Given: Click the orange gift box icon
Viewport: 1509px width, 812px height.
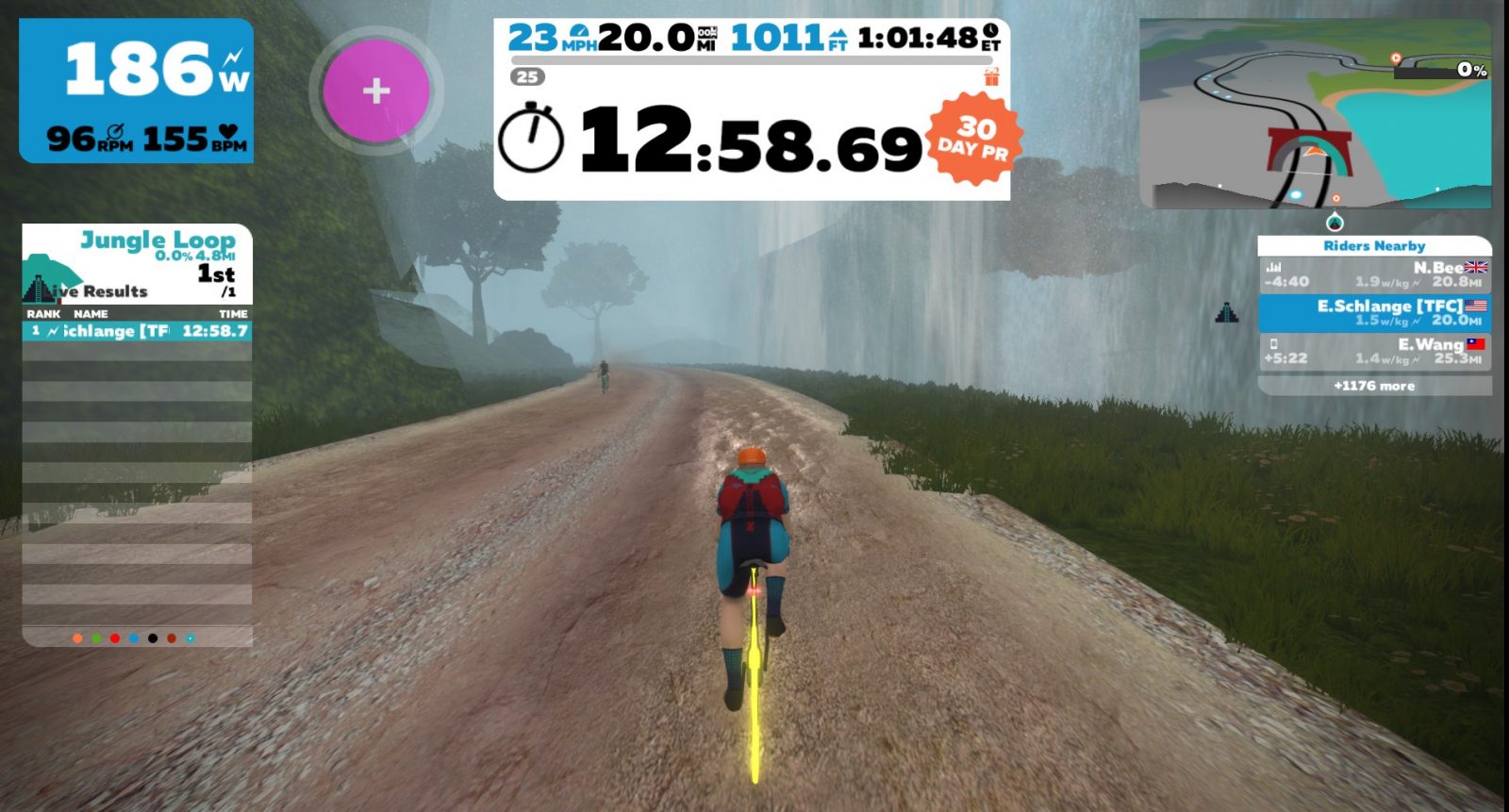Looking at the screenshot, I should (991, 77).
